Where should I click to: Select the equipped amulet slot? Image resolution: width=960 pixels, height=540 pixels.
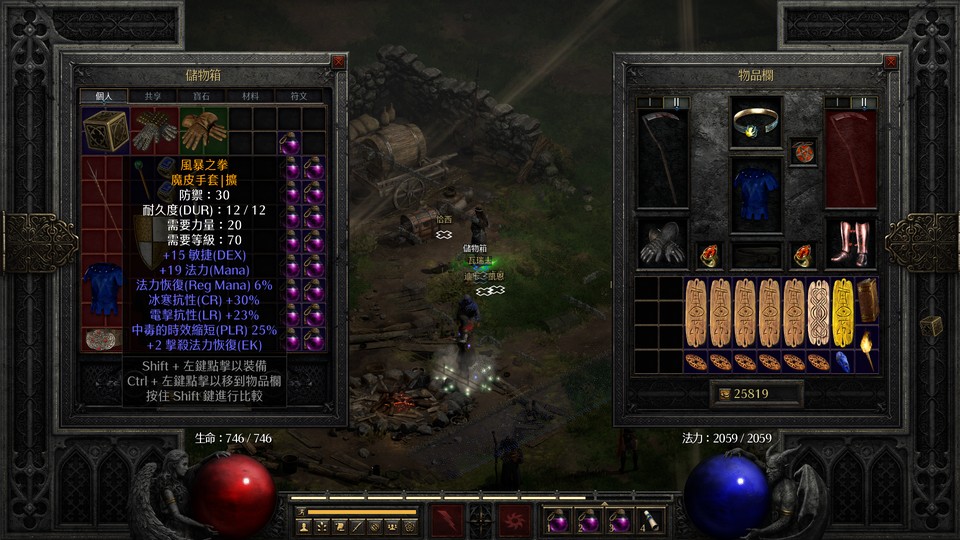pyautogui.click(x=756, y=122)
